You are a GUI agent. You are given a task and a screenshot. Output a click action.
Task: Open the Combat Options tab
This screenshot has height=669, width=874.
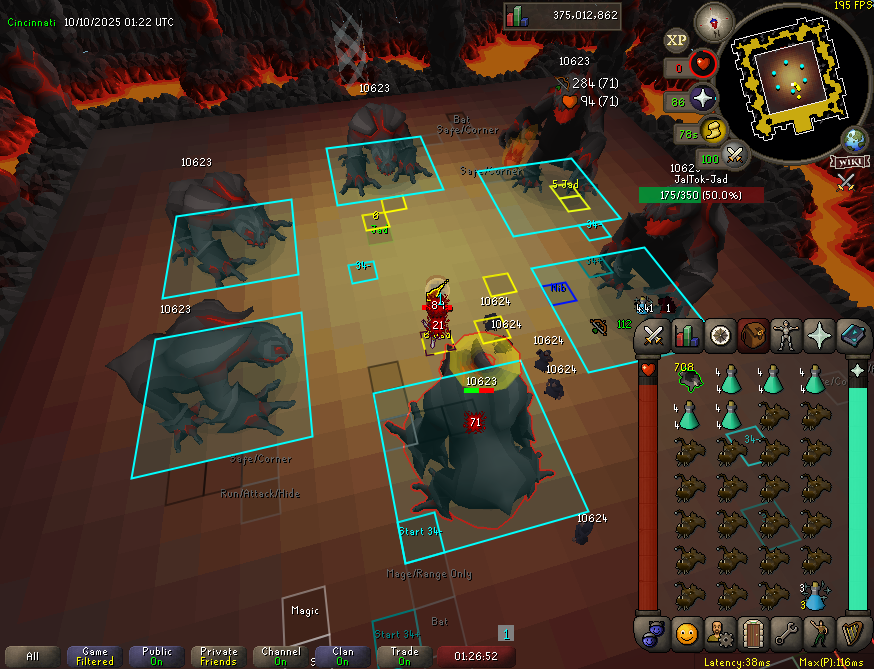[x=653, y=335]
